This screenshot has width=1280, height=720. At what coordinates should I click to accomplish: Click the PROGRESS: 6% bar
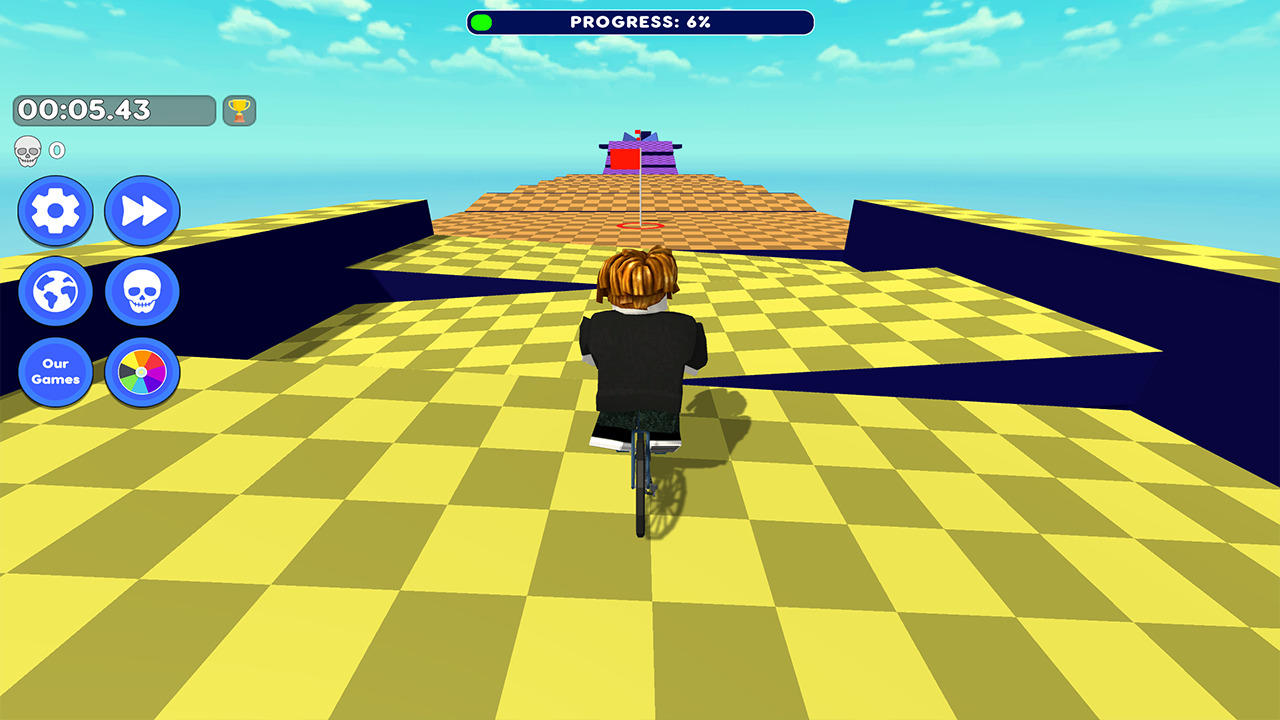pos(640,21)
